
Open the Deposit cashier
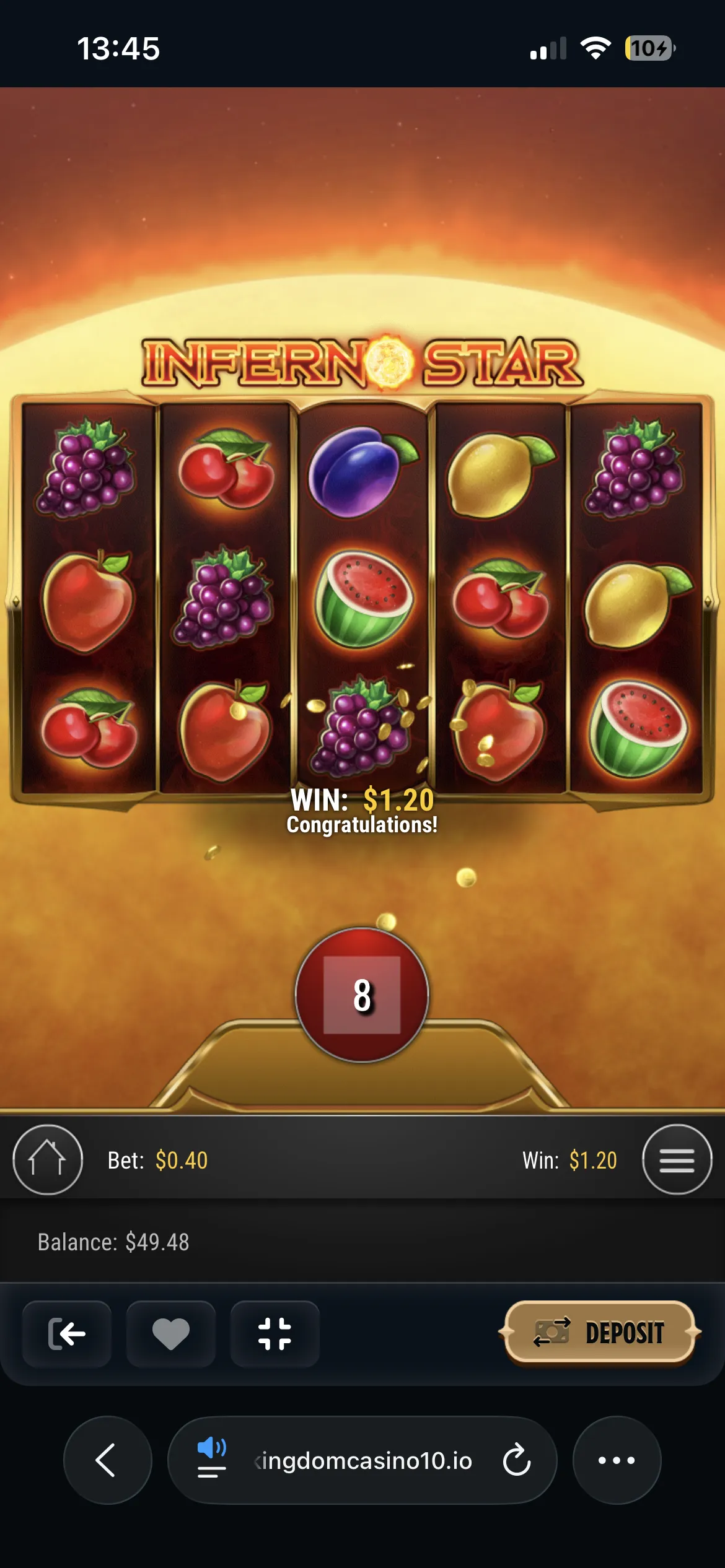[x=600, y=1333]
